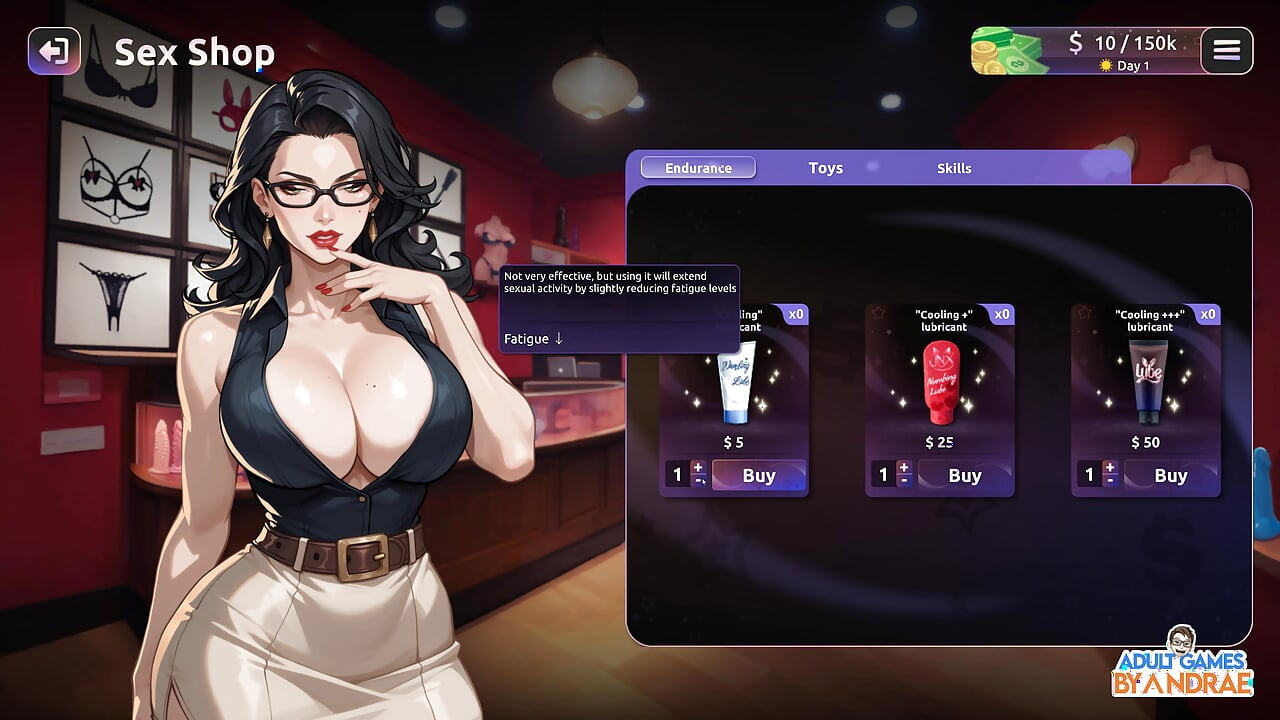Click the back arrow to exit Sex Shop
The width and height of the screenshot is (1280, 720).
pyautogui.click(x=55, y=51)
